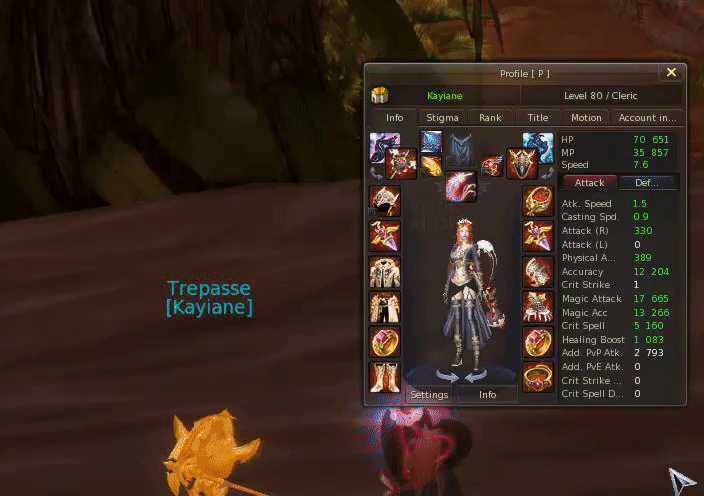Screen dimensions: 704x496
Task: Select the gloves equipment slot
Action: 538,271
